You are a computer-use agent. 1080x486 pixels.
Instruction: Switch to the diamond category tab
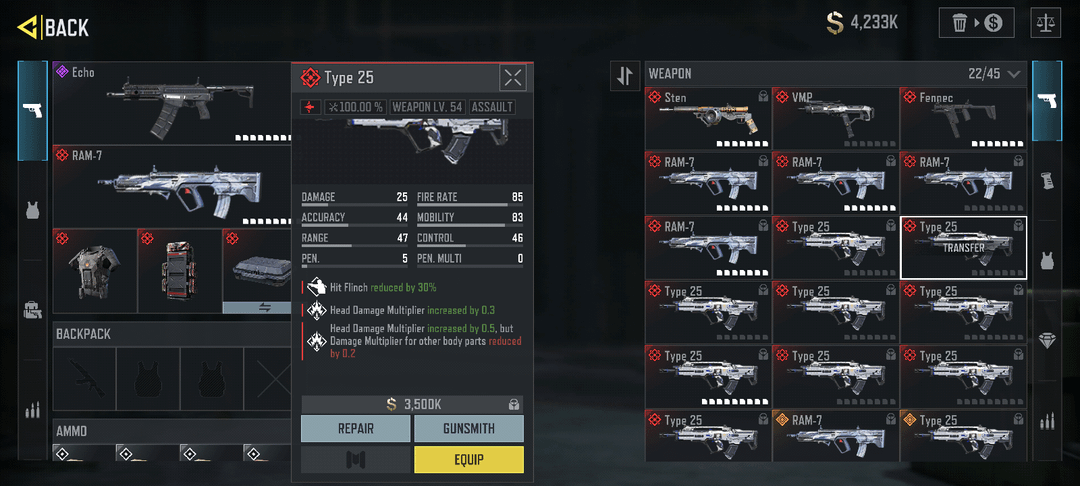1047,340
